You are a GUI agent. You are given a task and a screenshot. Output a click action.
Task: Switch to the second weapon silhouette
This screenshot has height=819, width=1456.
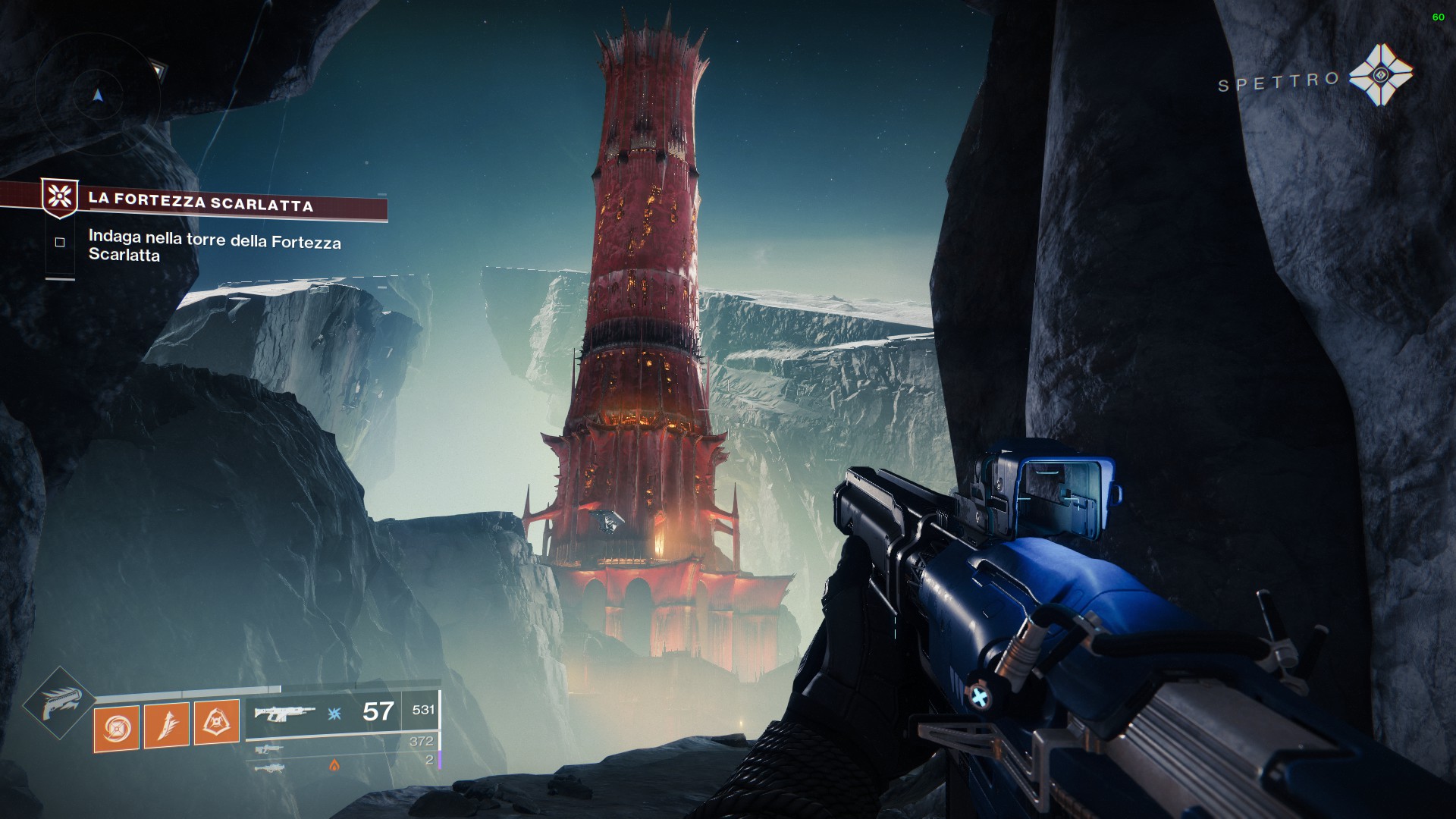click(x=270, y=749)
